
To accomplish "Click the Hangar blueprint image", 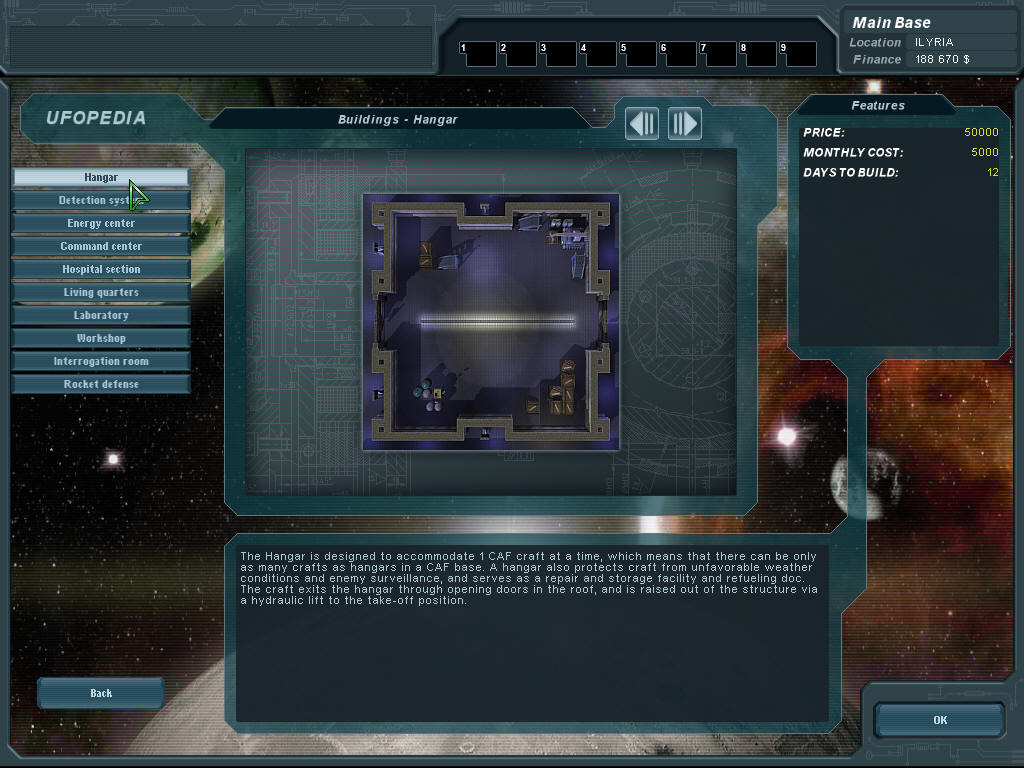I will (491, 321).
